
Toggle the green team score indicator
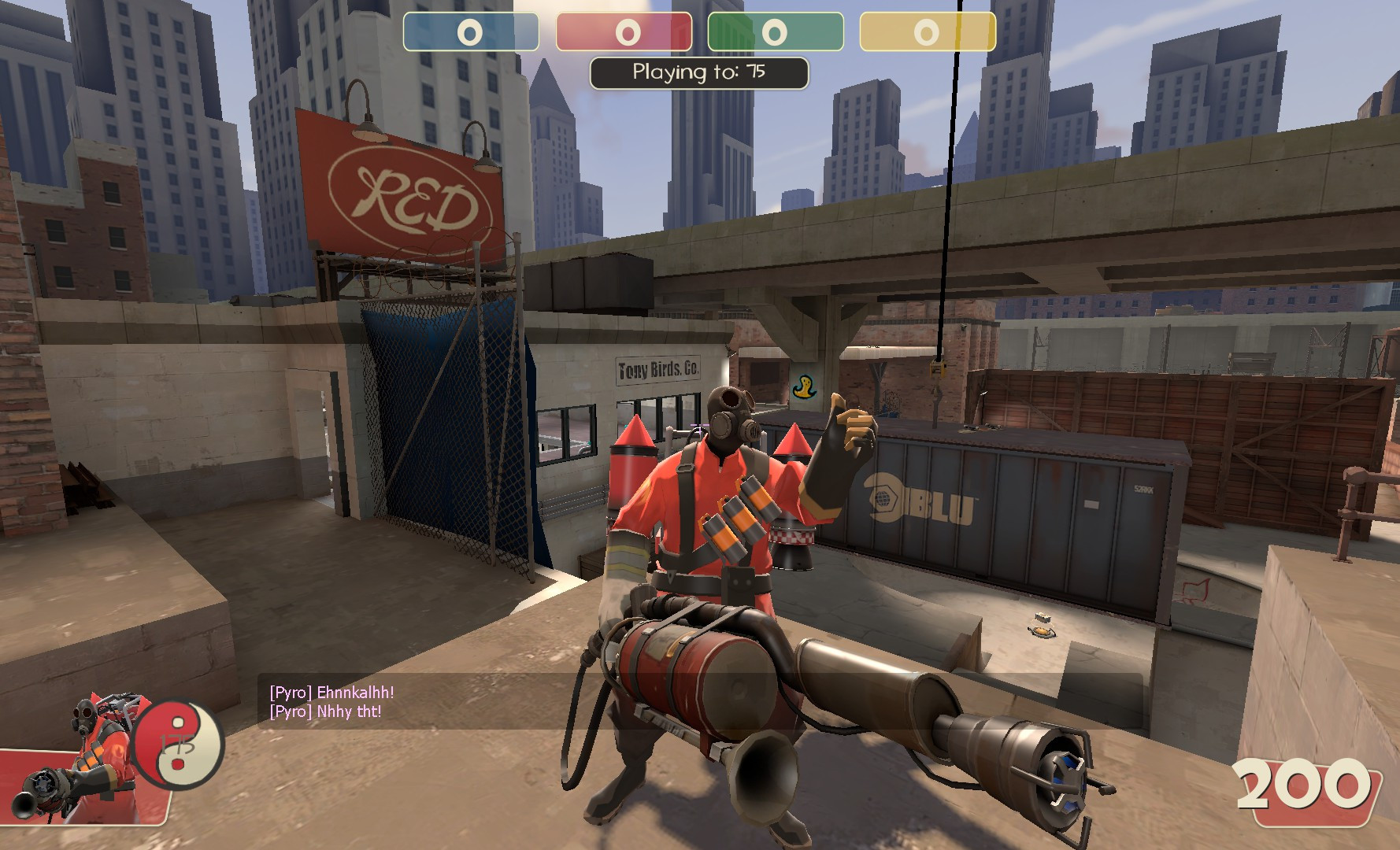pyautogui.click(x=776, y=33)
